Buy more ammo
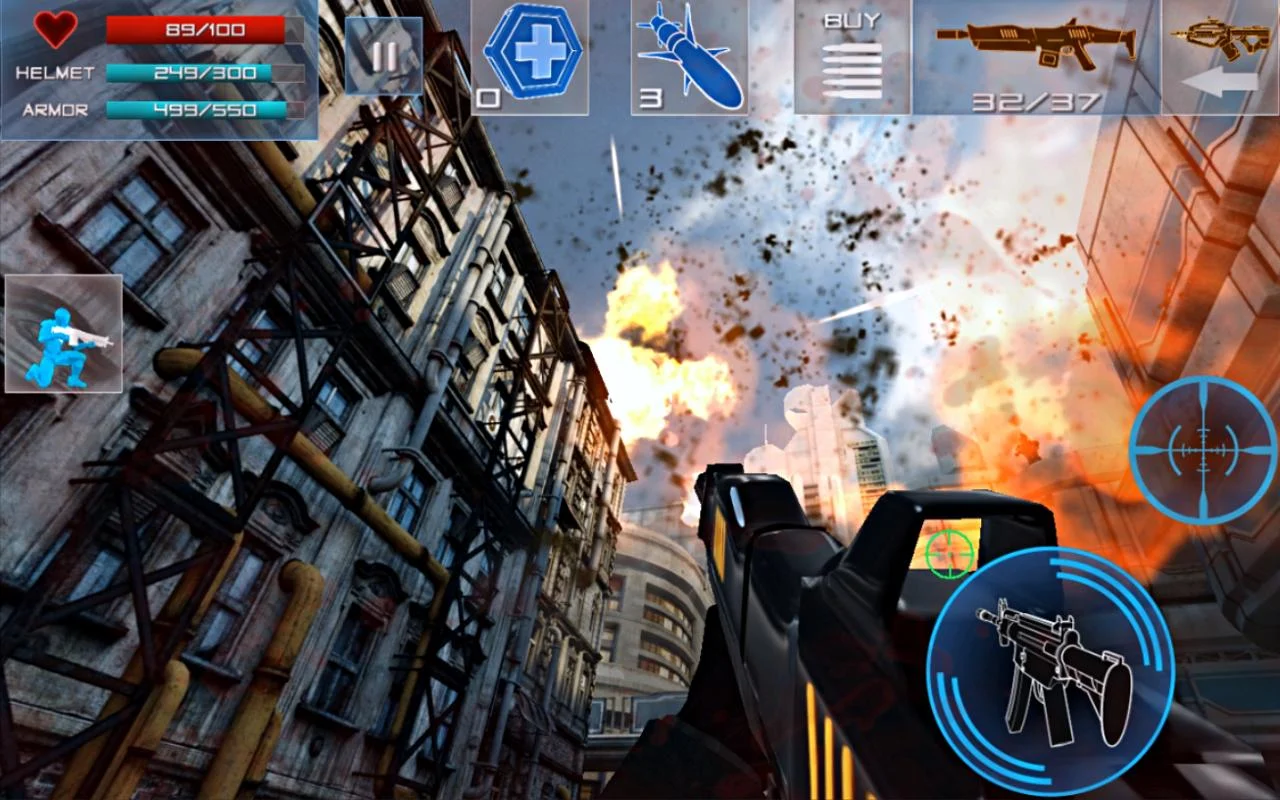 (x=852, y=56)
